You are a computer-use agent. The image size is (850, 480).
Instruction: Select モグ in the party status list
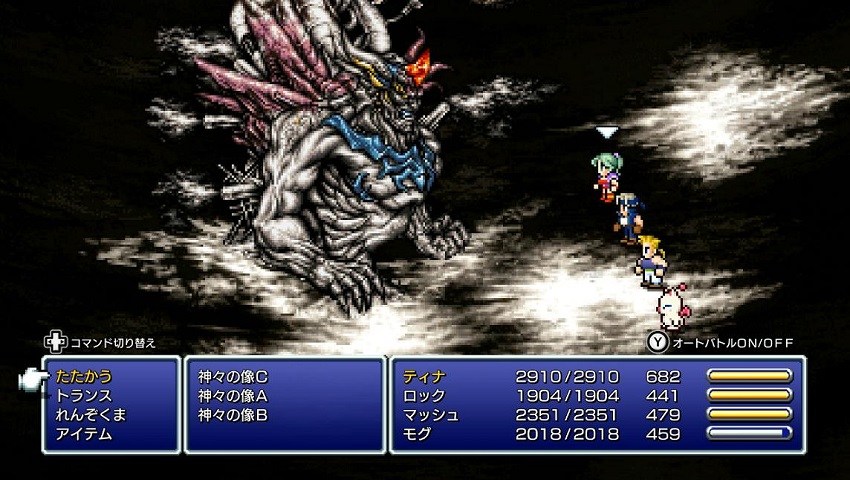(x=418, y=434)
